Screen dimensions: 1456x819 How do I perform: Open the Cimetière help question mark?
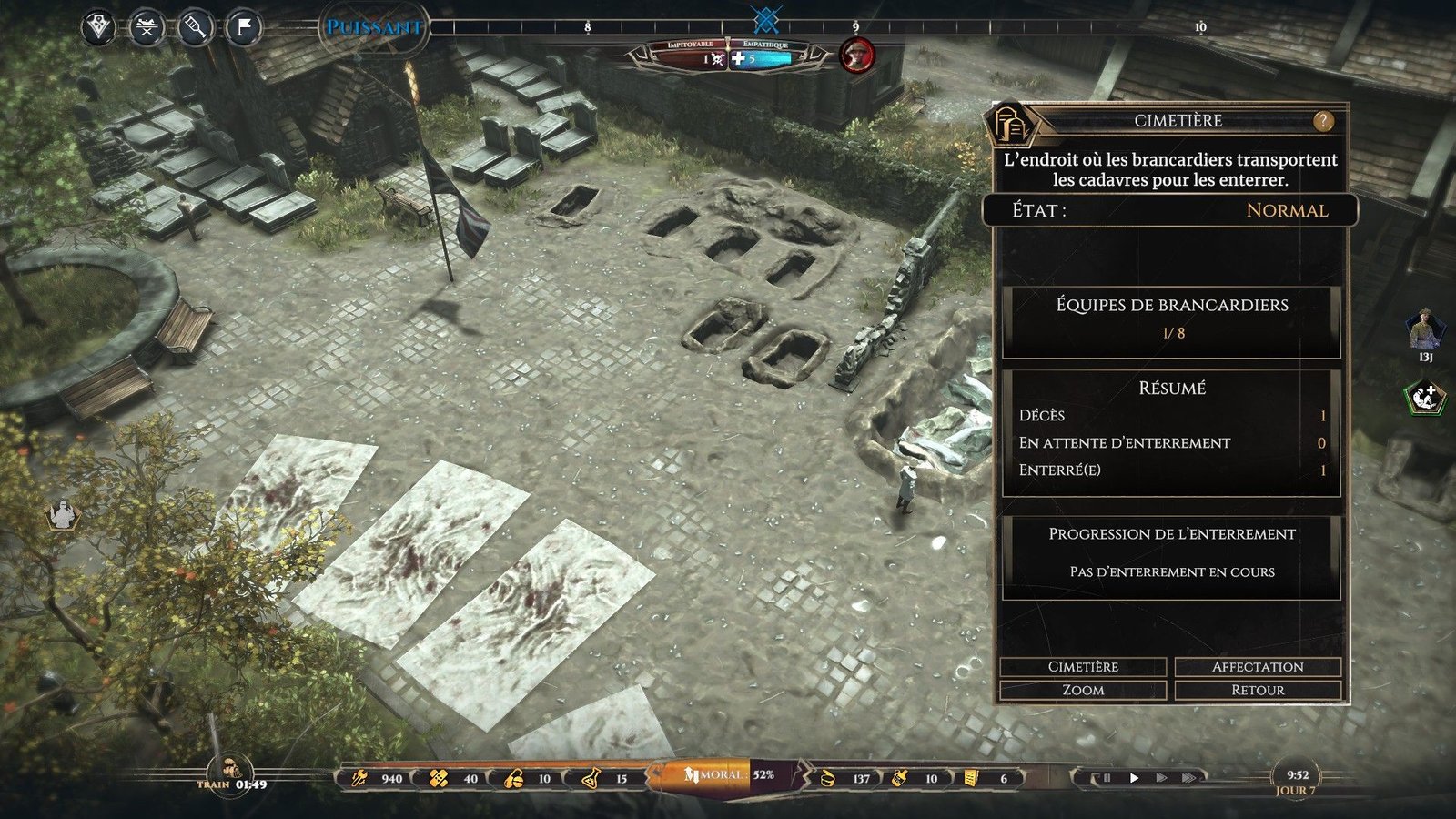1322,120
